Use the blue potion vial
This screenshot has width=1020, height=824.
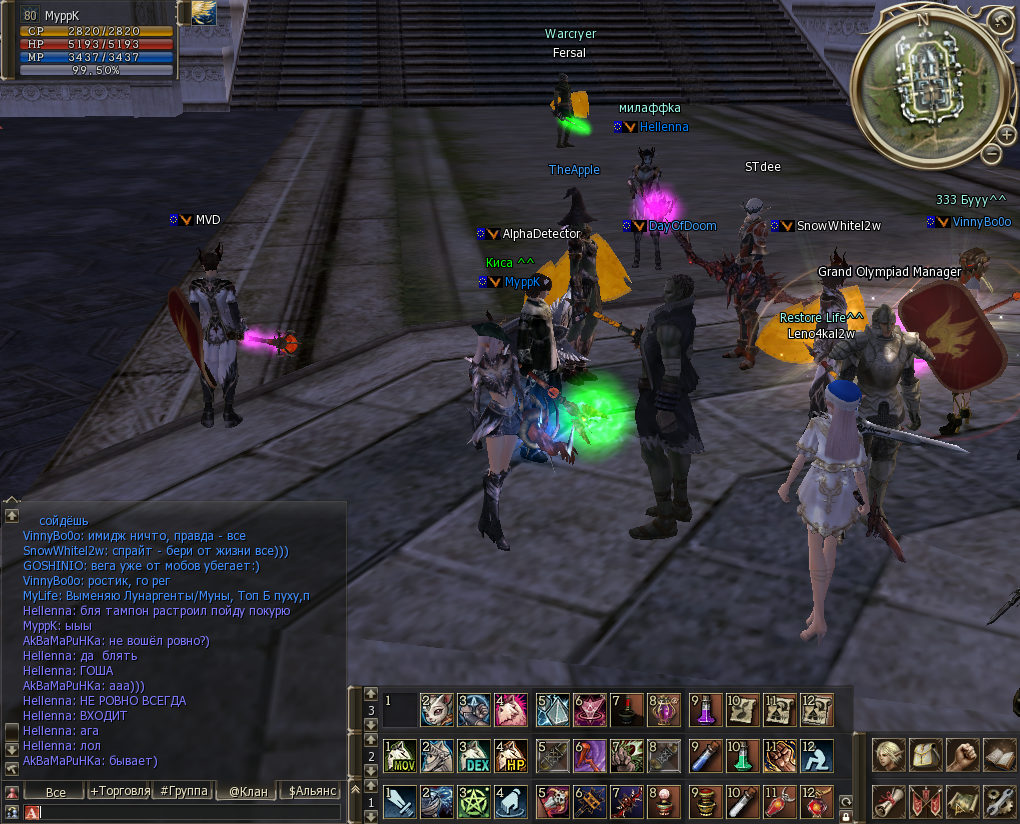[x=706, y=756]
